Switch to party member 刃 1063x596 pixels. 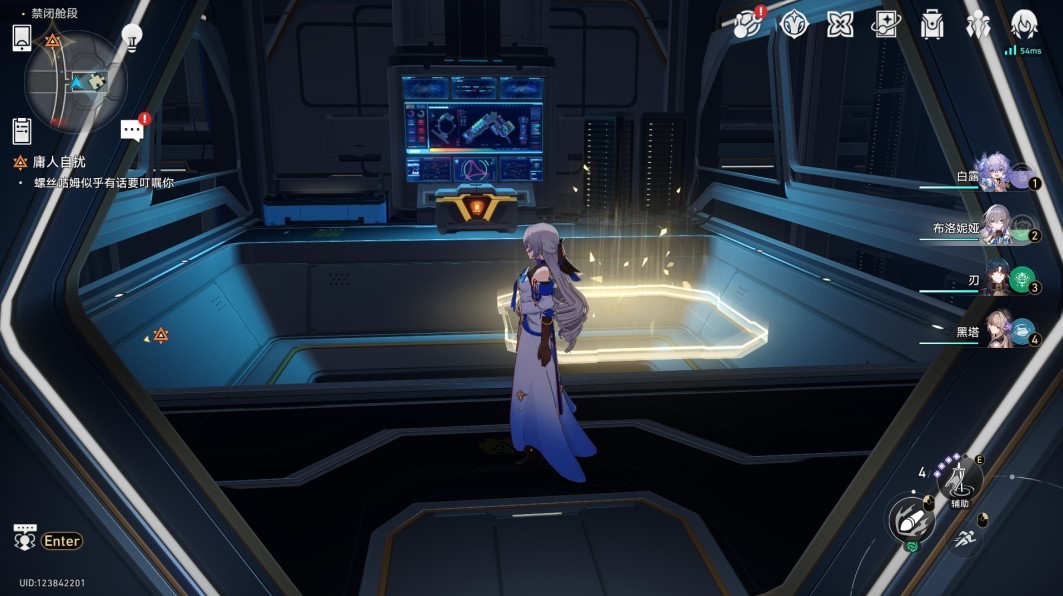(999, 279)
